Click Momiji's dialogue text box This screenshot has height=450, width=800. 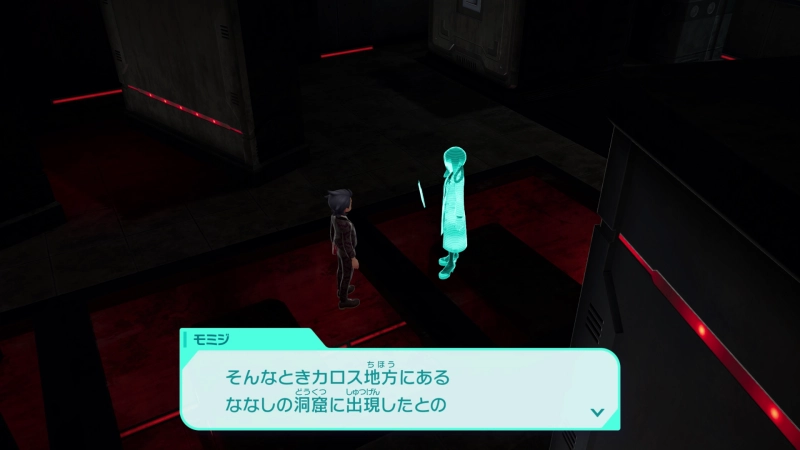point(400,390)
